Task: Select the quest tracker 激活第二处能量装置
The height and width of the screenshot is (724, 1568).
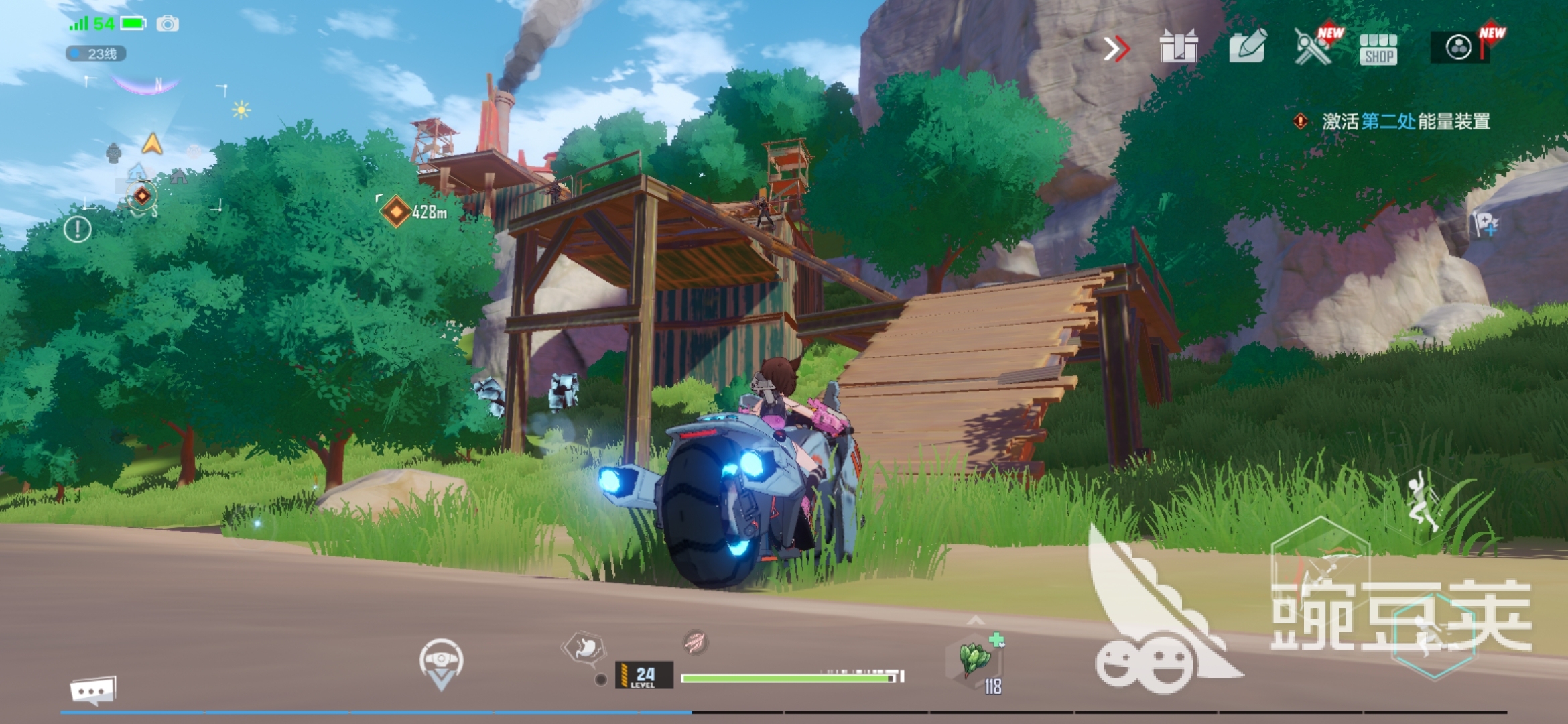Action: tap(1404, 121)
